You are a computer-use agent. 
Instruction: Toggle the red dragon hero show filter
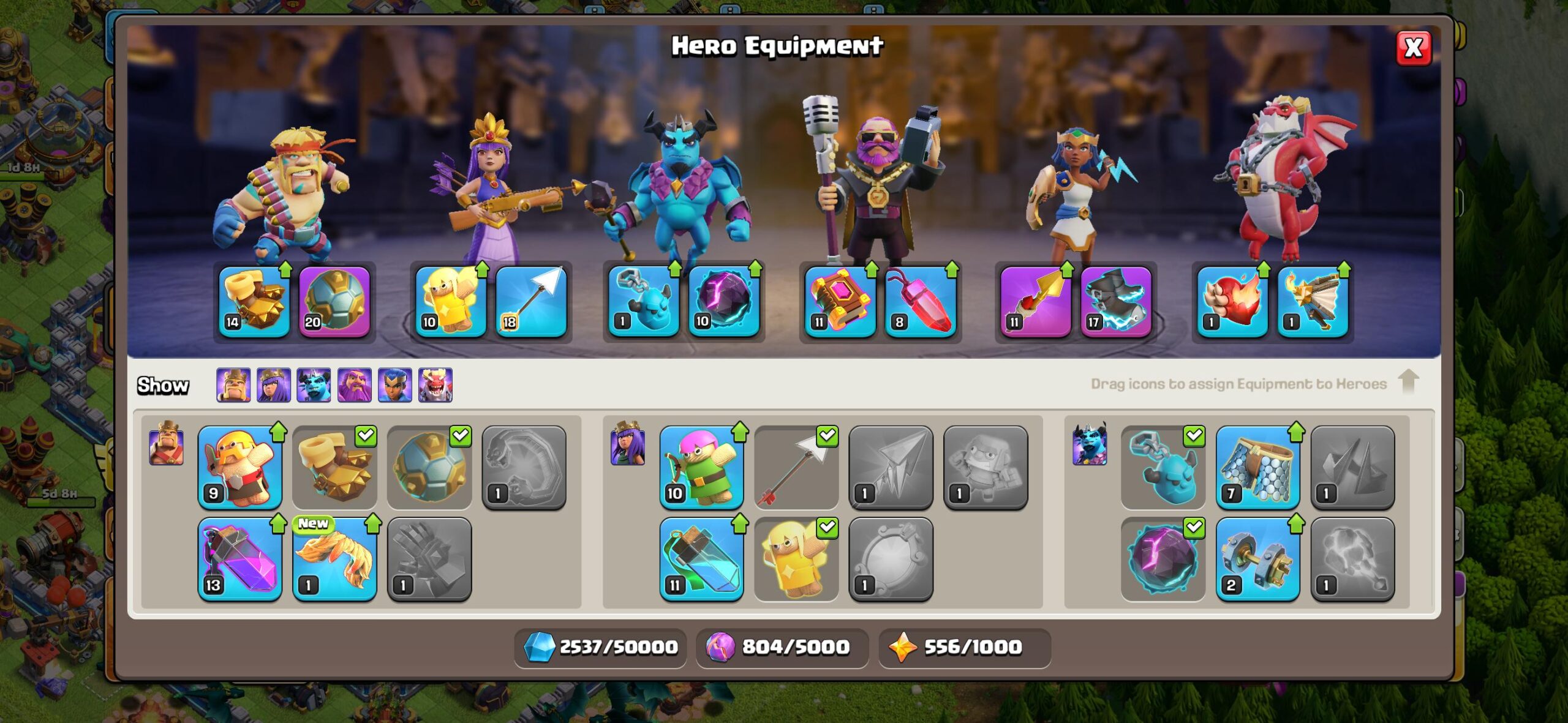click(435, 385)
